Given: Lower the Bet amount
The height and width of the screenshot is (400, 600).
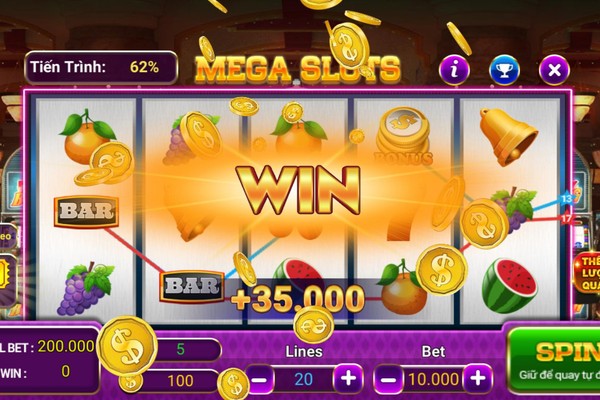Looking at the screenshot, I should pyautogui.click(x=389, y=379).
